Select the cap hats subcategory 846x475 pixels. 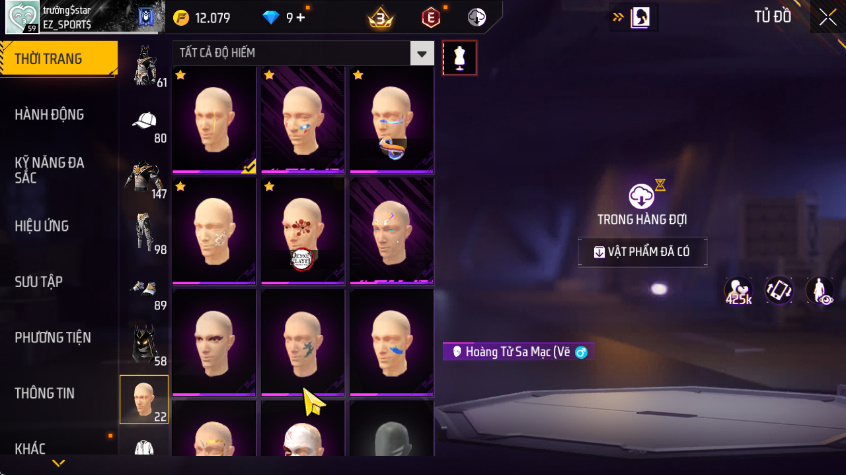tap(145, 123)
